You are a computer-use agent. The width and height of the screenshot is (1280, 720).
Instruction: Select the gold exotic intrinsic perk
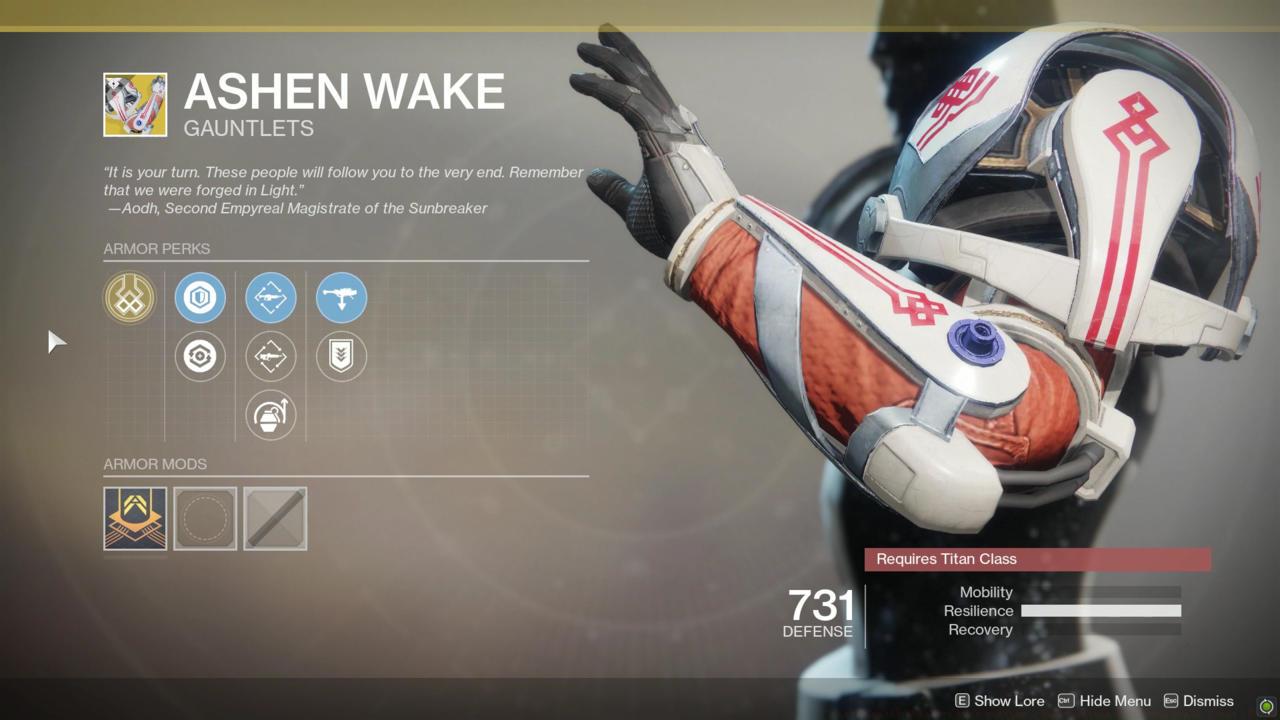129,298
